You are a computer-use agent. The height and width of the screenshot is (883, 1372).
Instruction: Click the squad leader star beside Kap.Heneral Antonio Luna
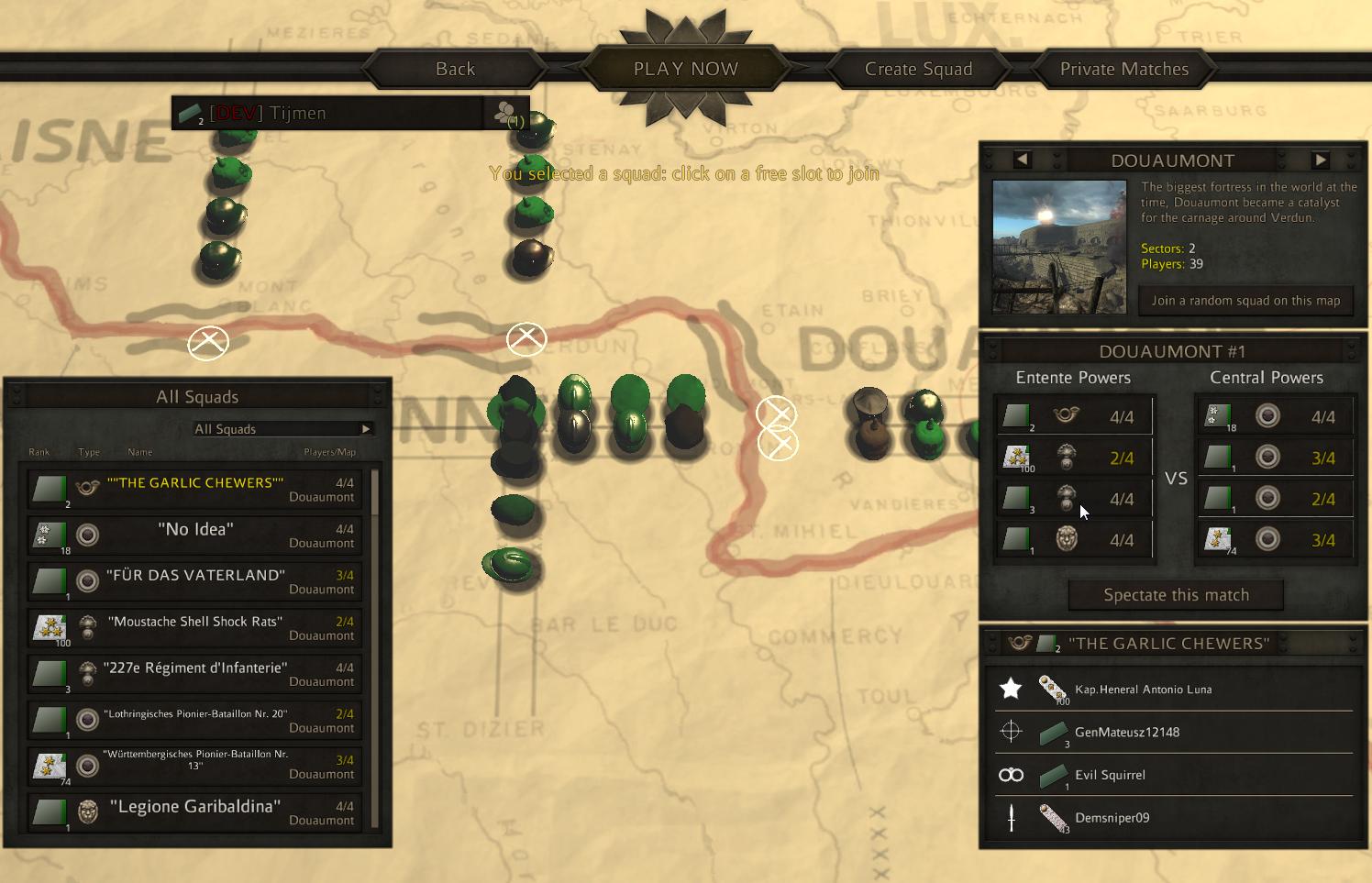pyautogui.click(x=1010, y=689)
